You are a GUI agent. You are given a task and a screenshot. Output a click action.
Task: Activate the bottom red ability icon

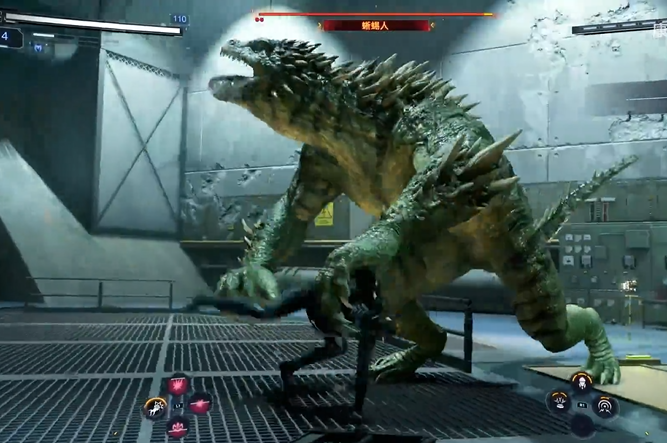pos(178,427)
